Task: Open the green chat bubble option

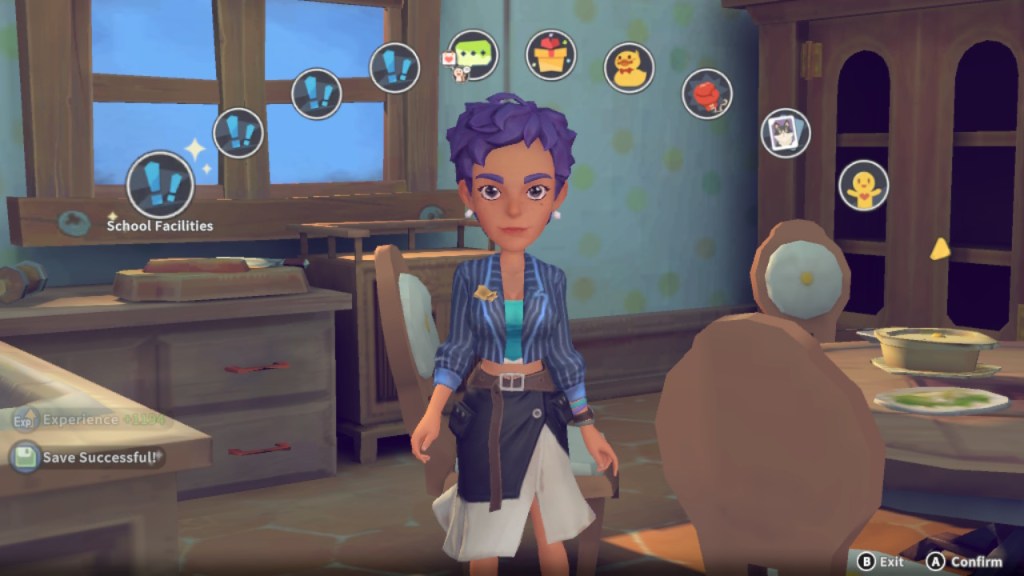Action: point(472,54)
